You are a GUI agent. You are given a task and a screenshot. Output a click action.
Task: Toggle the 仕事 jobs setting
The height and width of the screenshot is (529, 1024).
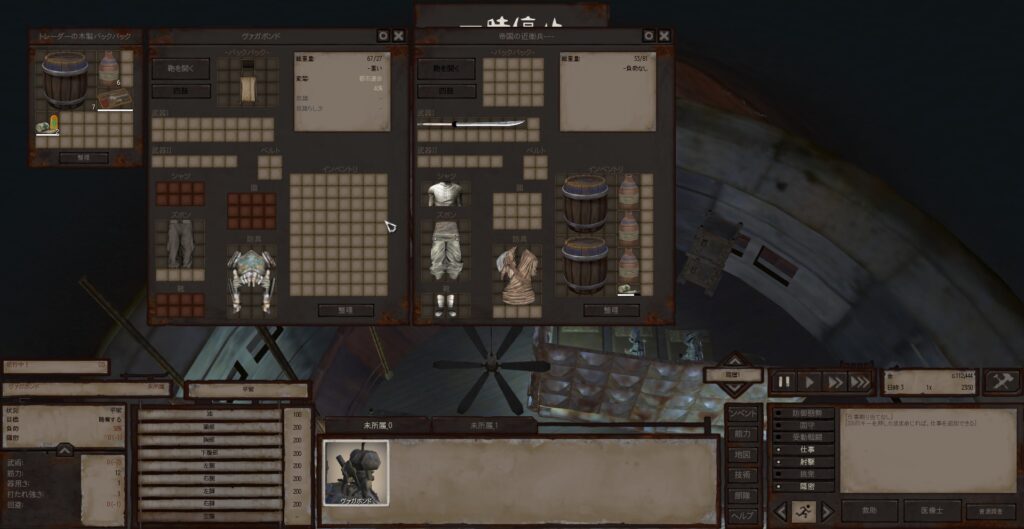[806, 450]
